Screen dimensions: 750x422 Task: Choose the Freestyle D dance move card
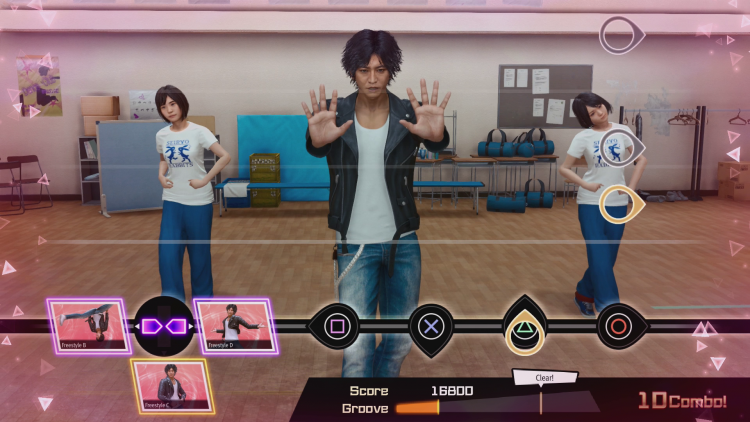231,326
